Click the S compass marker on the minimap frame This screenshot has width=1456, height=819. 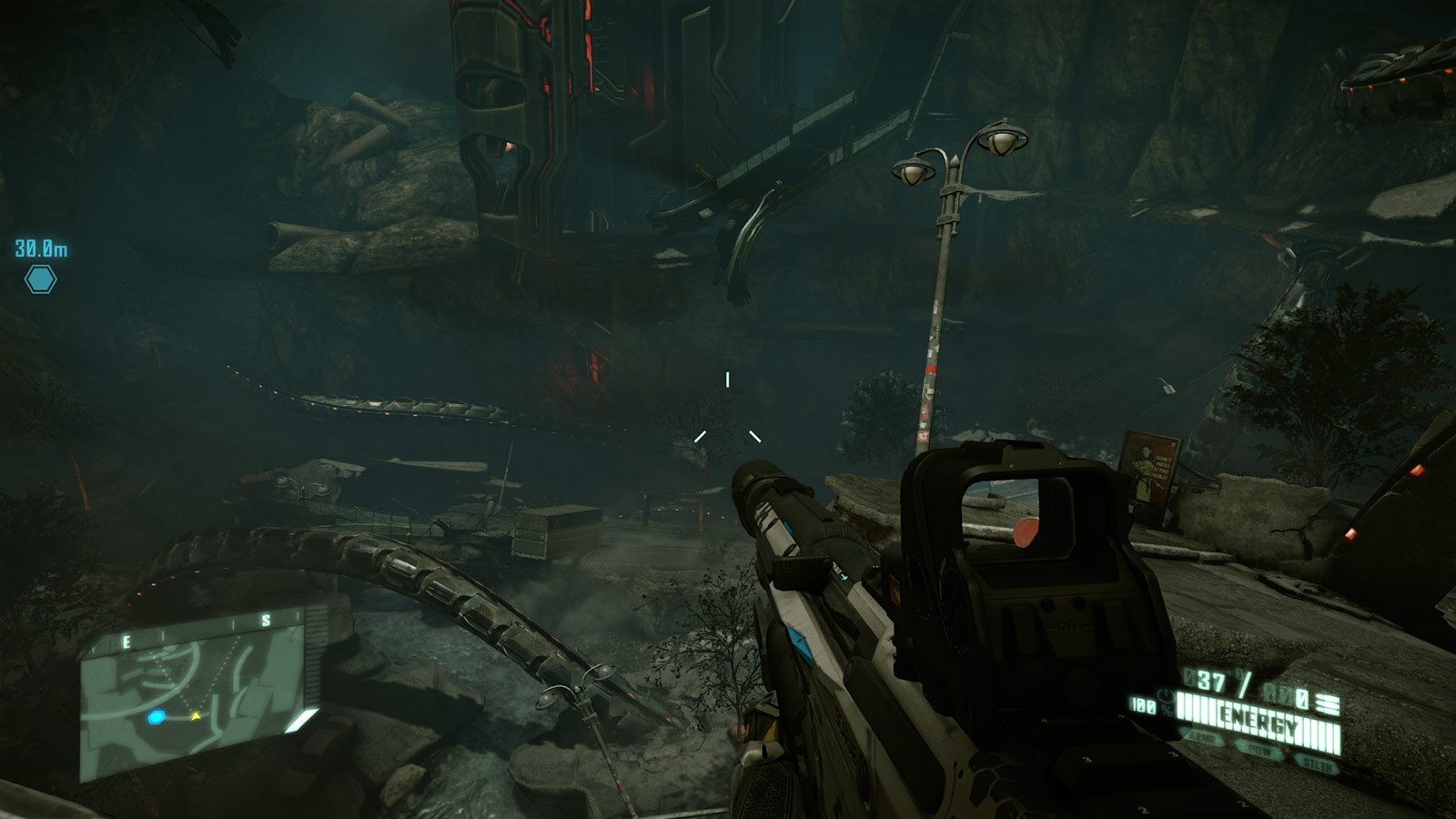coord(267,621)
